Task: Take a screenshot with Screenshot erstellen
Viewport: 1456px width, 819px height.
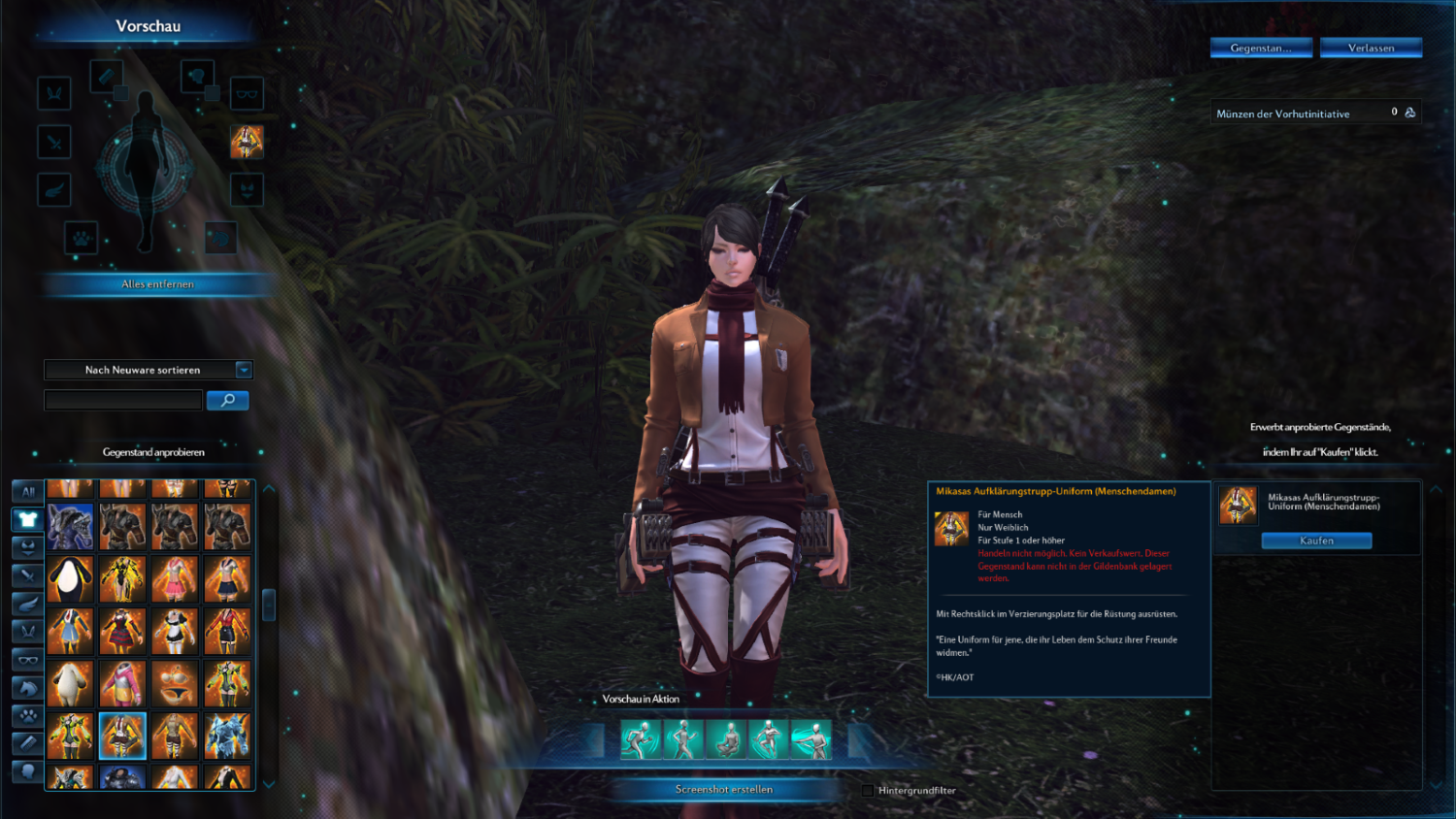Action: click(724, 789)
